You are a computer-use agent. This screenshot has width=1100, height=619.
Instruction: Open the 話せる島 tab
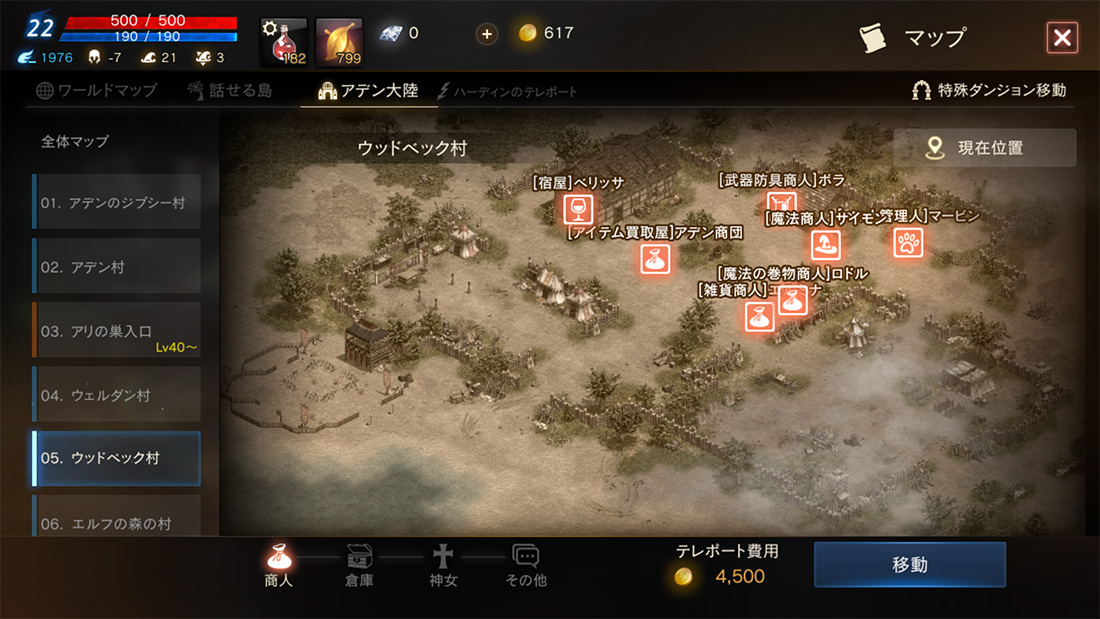point(229,90)
